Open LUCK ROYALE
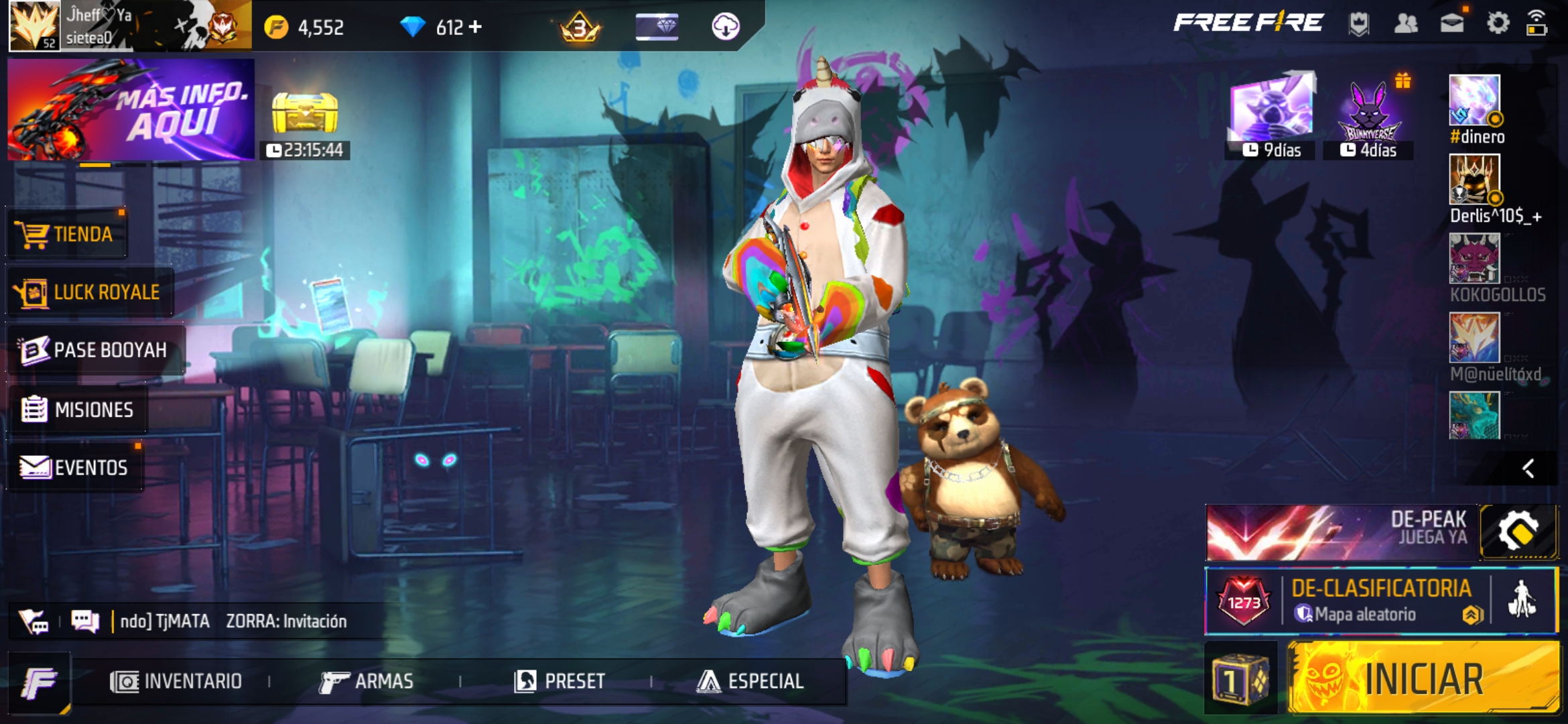Image resolution: width=1568 pixels, height=724 pixels. (x=90, y=292)
